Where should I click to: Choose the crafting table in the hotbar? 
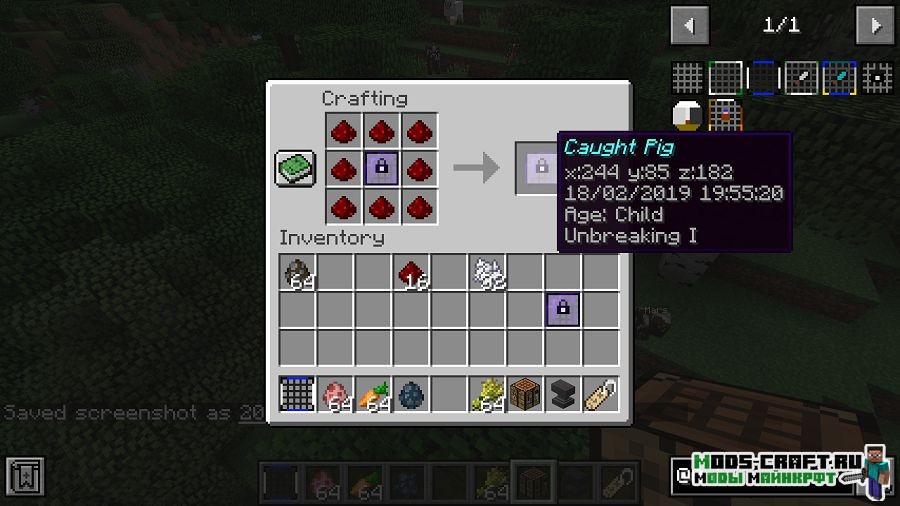(524, 394)
